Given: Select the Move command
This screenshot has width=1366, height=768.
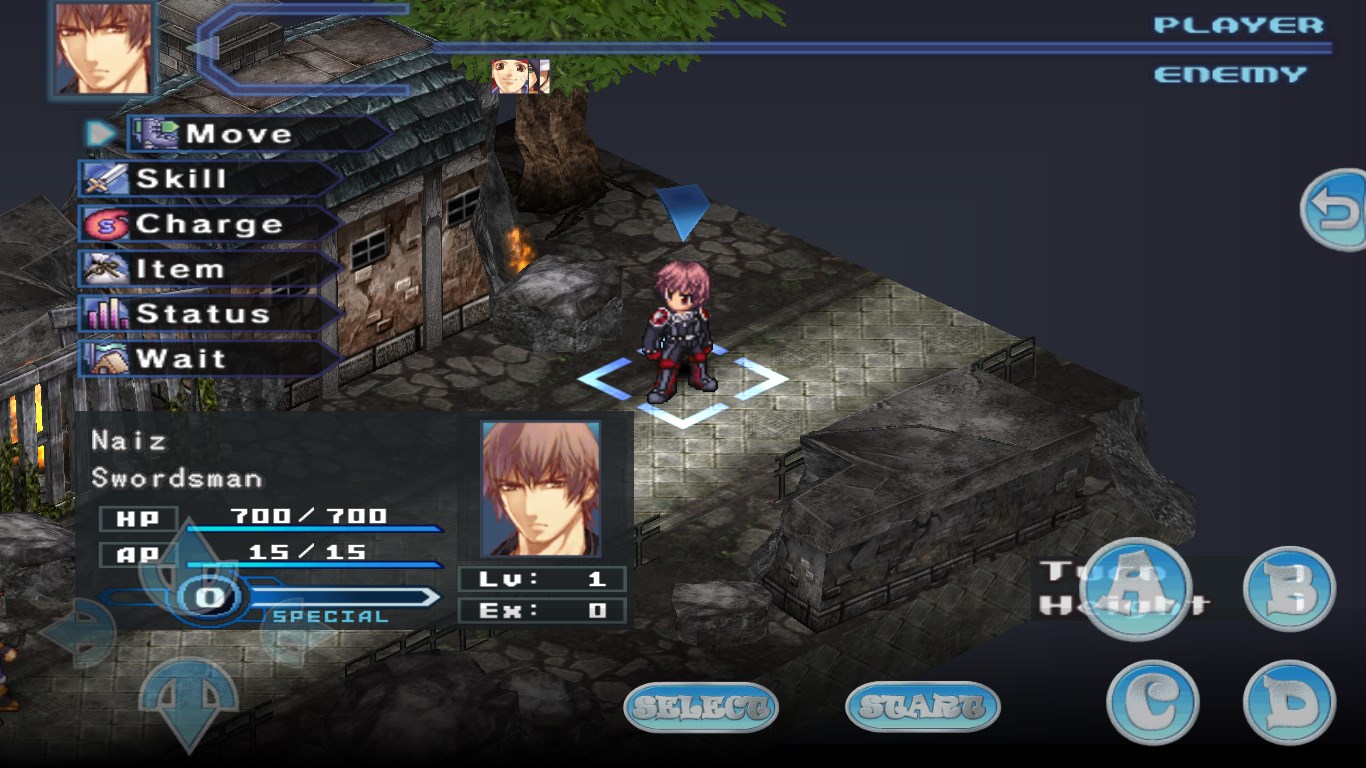Looking at the screenshot, I should pyautogui.click(x=255, y=134).
